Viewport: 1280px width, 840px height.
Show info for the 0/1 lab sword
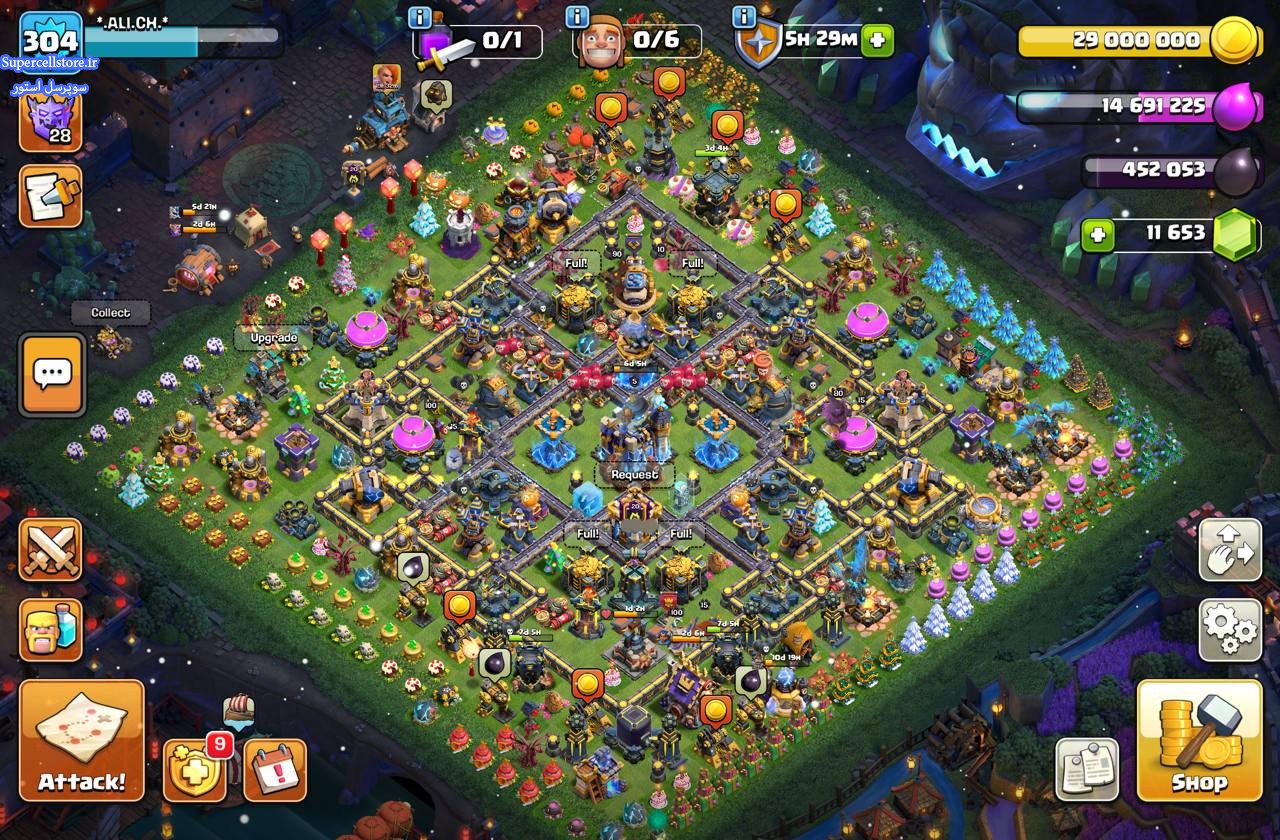[x=420, y=17]
